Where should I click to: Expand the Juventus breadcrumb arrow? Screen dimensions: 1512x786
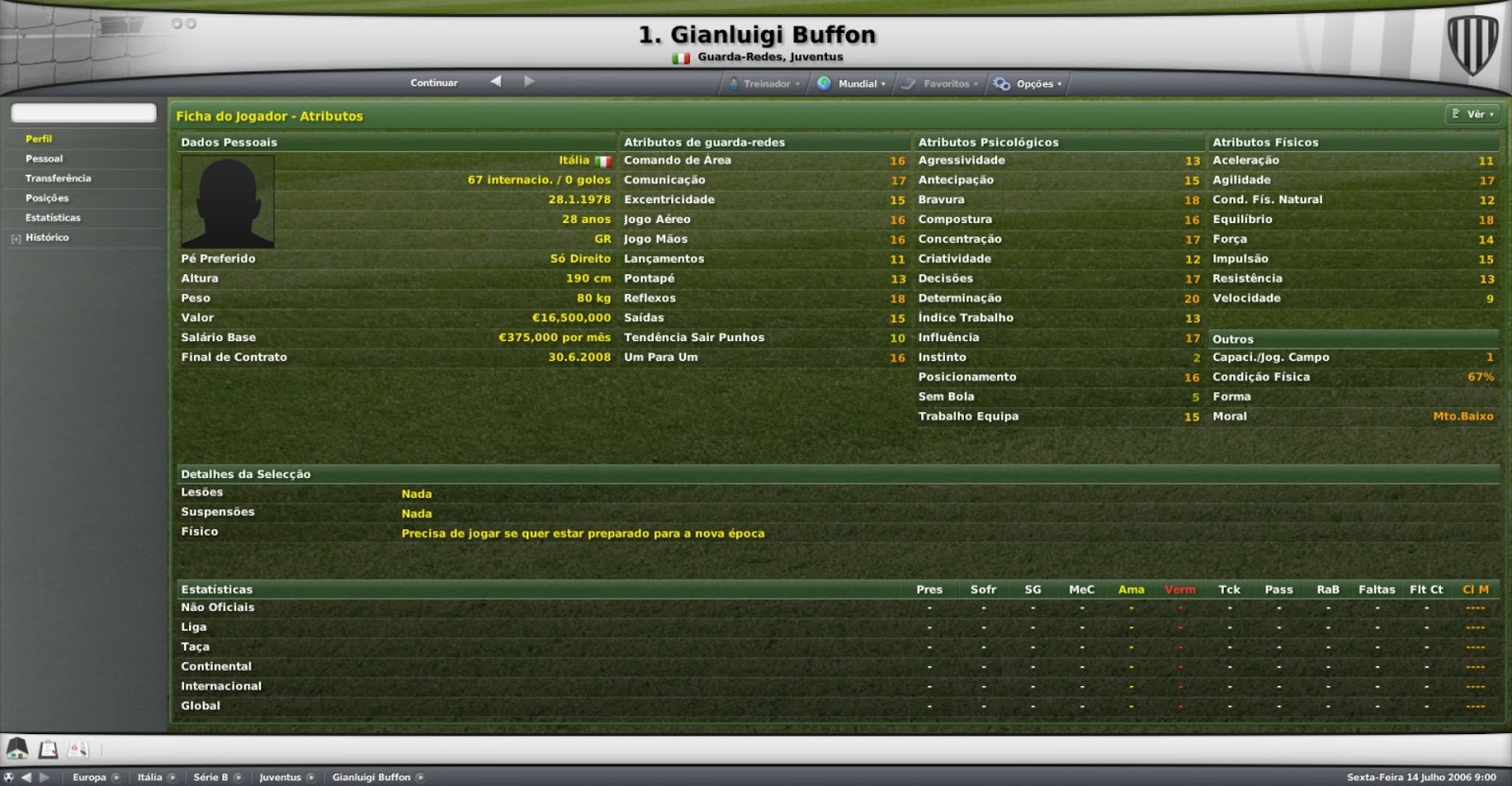(312, 777)
